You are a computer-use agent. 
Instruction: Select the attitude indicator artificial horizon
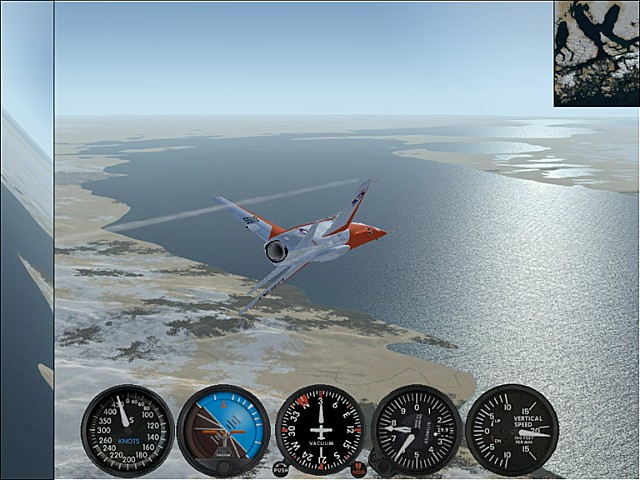(x=223, y=430)
